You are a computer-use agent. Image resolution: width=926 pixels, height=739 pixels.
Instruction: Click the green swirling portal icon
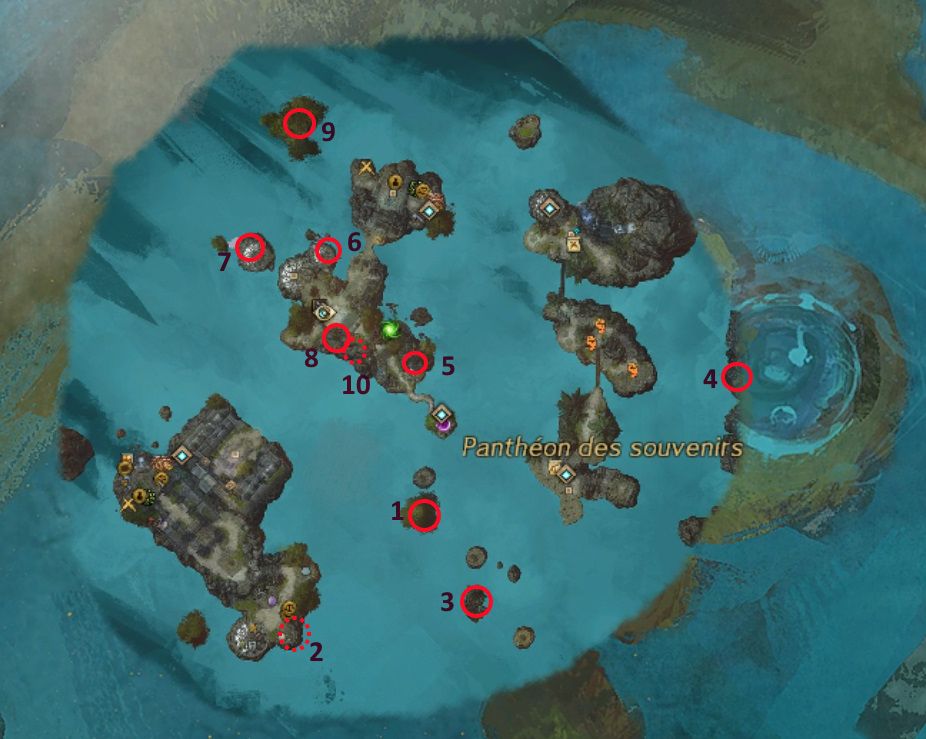[x=391, y=329]
